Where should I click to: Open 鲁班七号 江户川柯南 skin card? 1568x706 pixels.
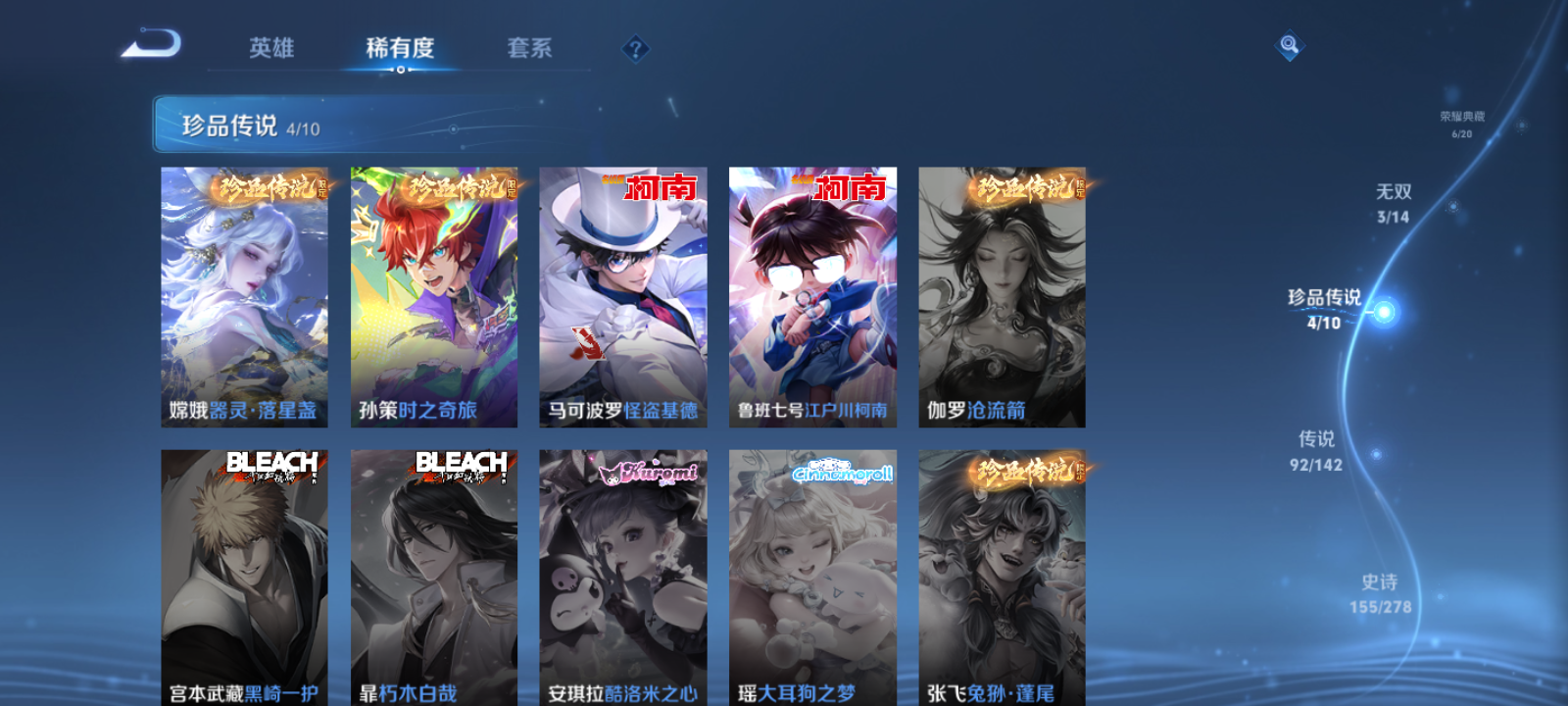(x=814, y=296)
